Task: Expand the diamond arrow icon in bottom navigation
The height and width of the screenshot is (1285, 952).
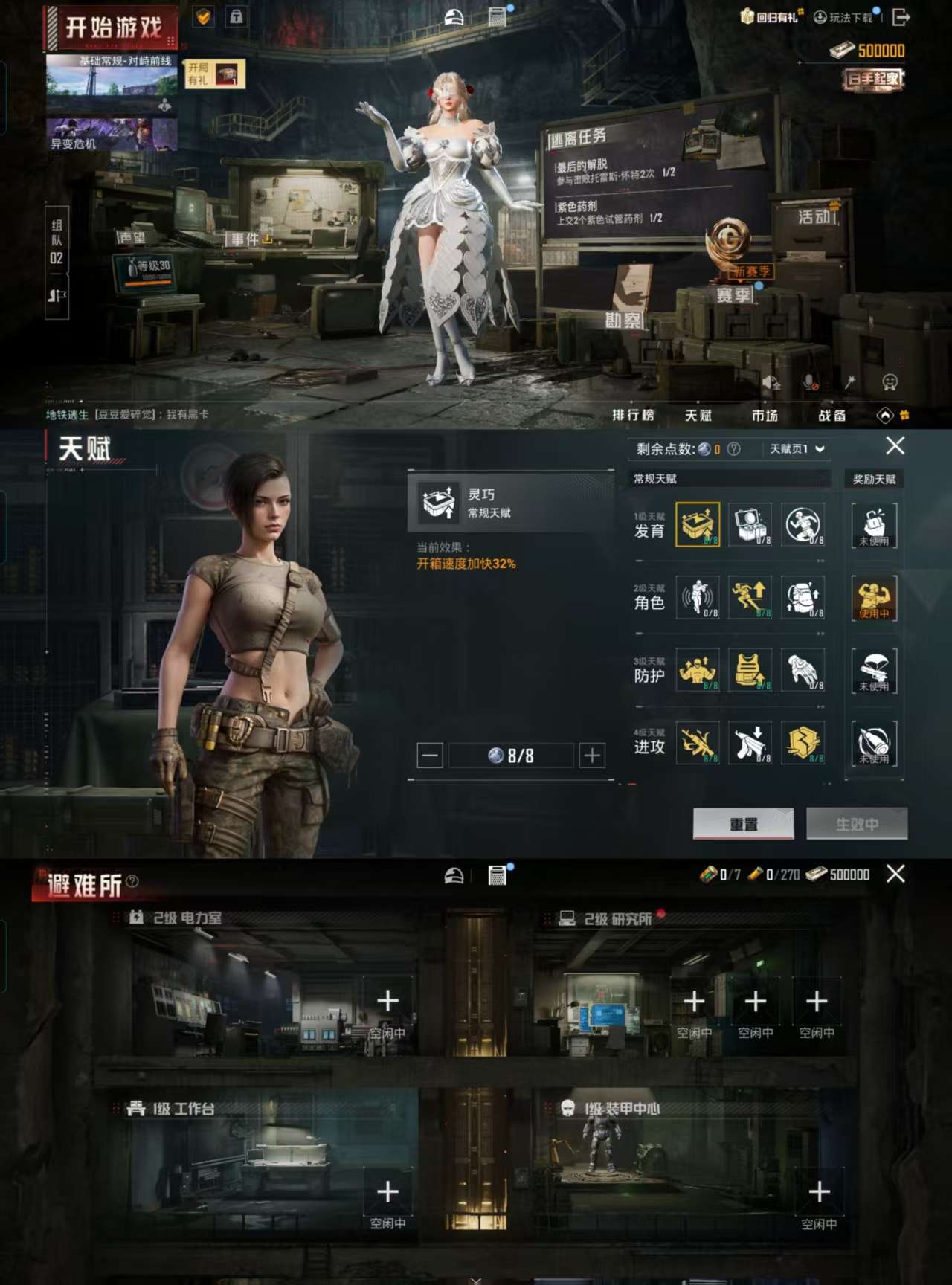Action: pos(885,416)
